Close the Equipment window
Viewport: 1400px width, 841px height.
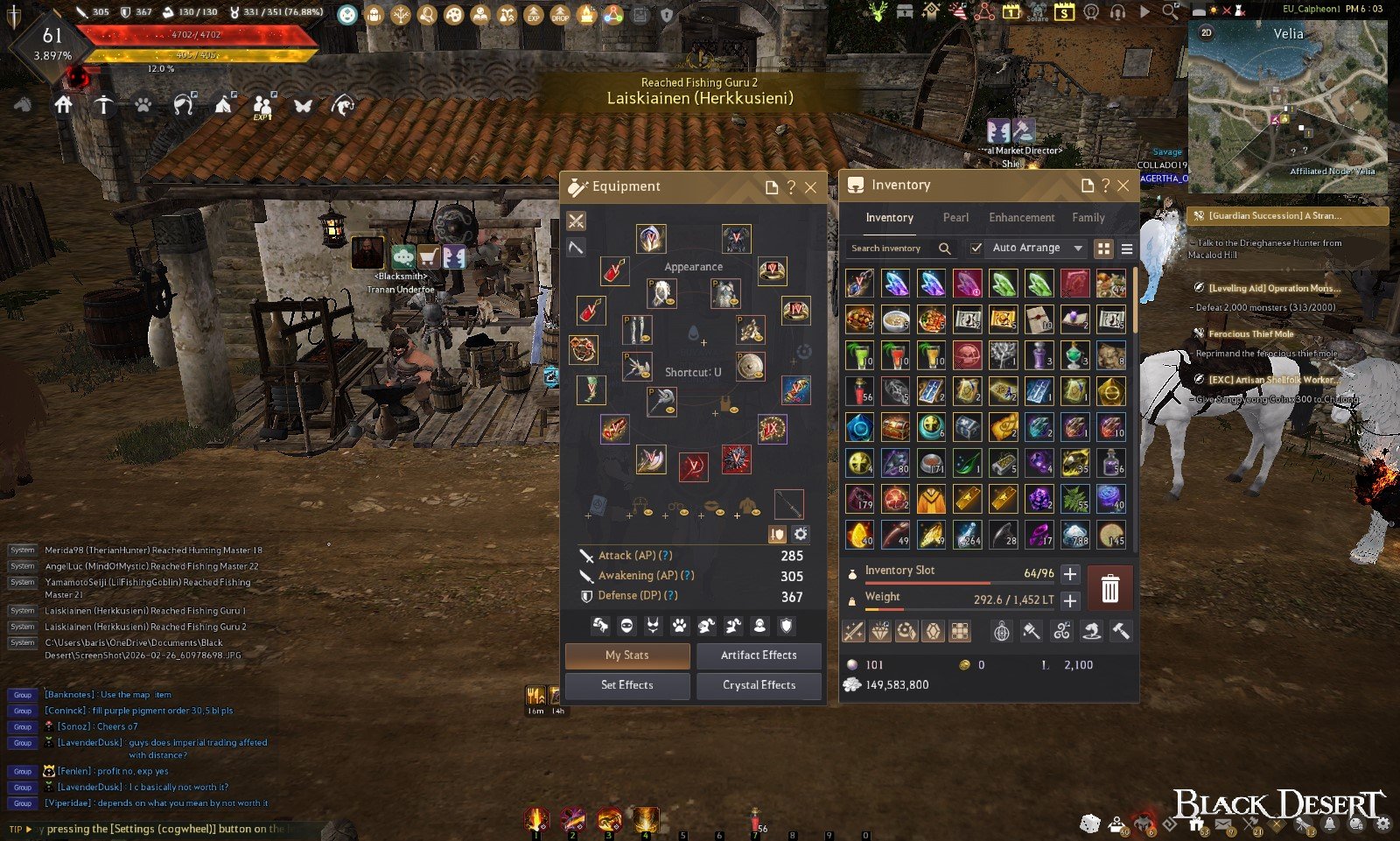point(811,187)
